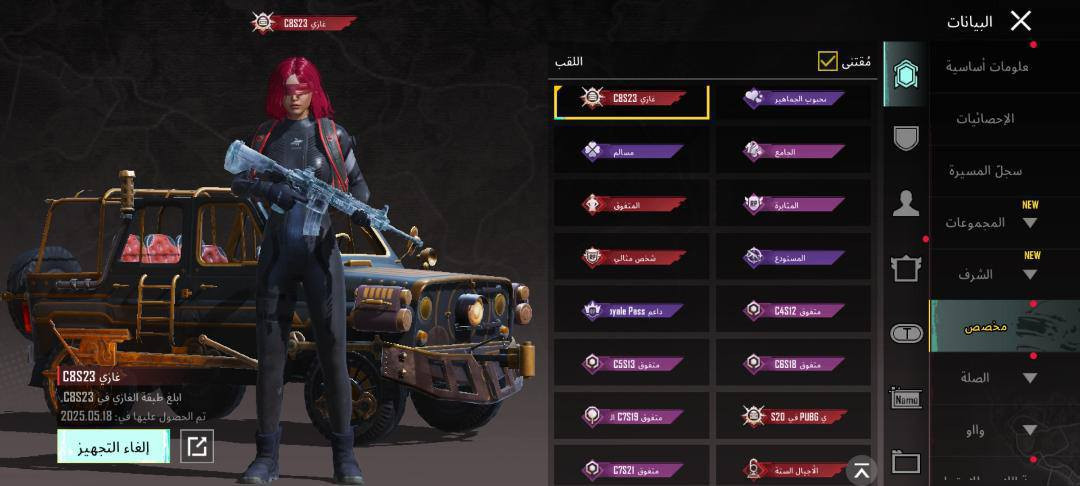1080x486 pixels.
Task: Choose the محبوب الجماهير title
Action: [794, 99]
